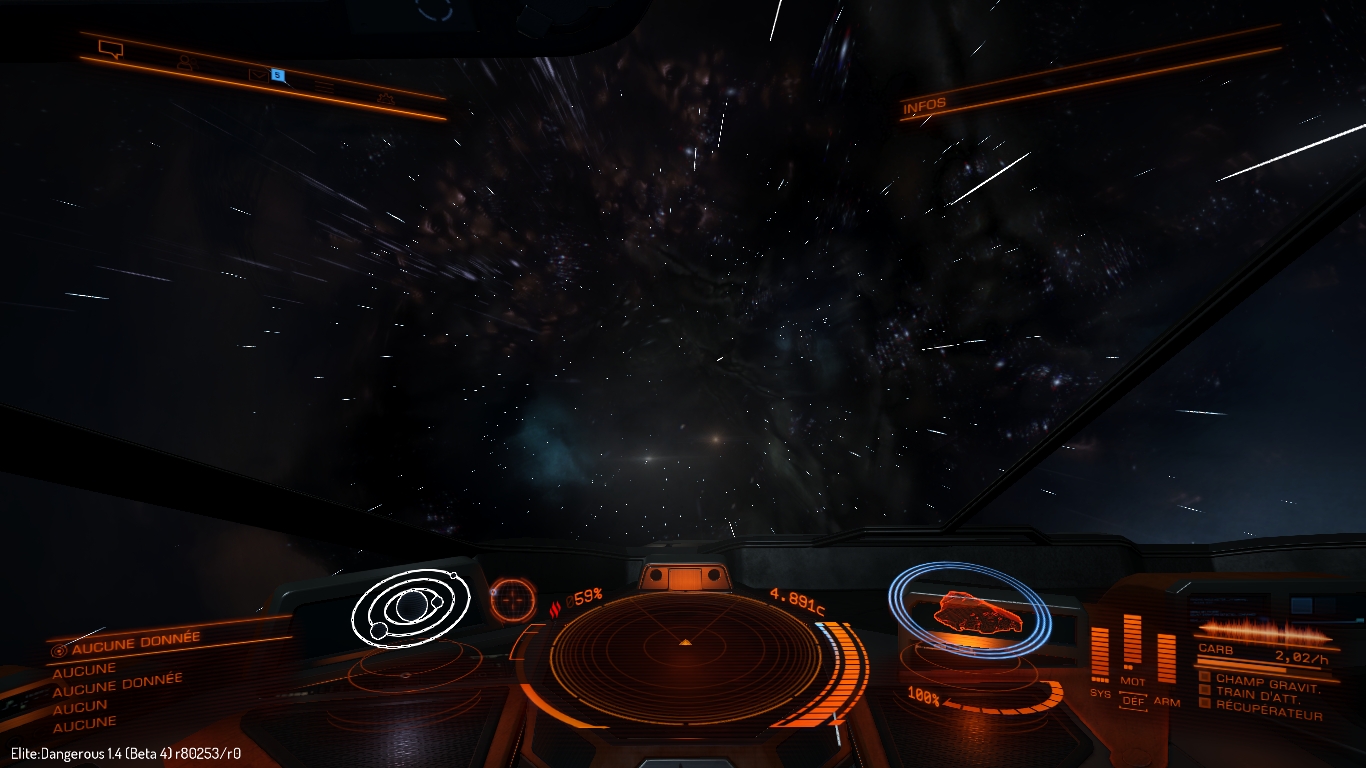Click the round compass indicator

click(513, 600)
